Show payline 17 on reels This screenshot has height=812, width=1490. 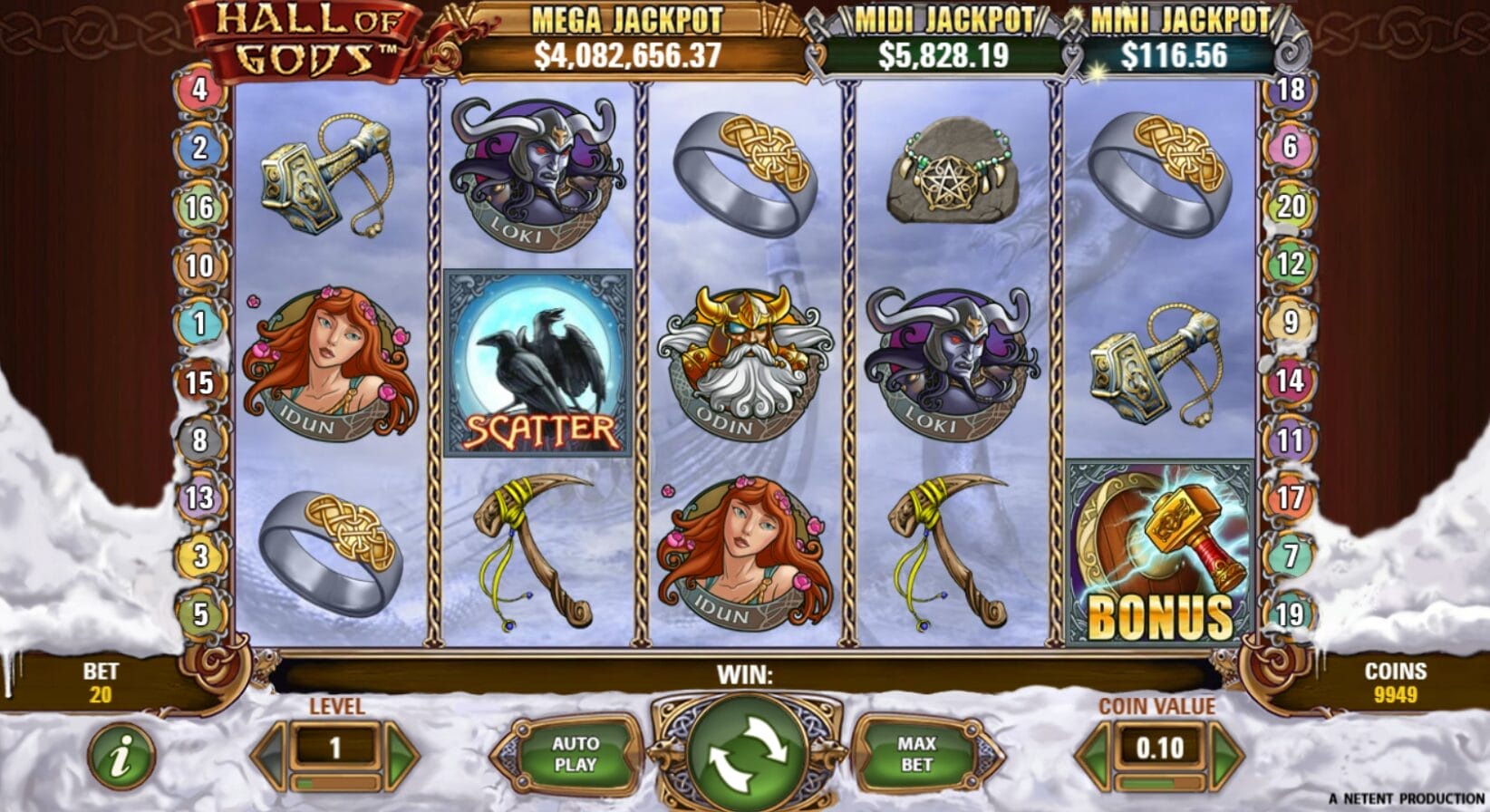point(1291,498)
